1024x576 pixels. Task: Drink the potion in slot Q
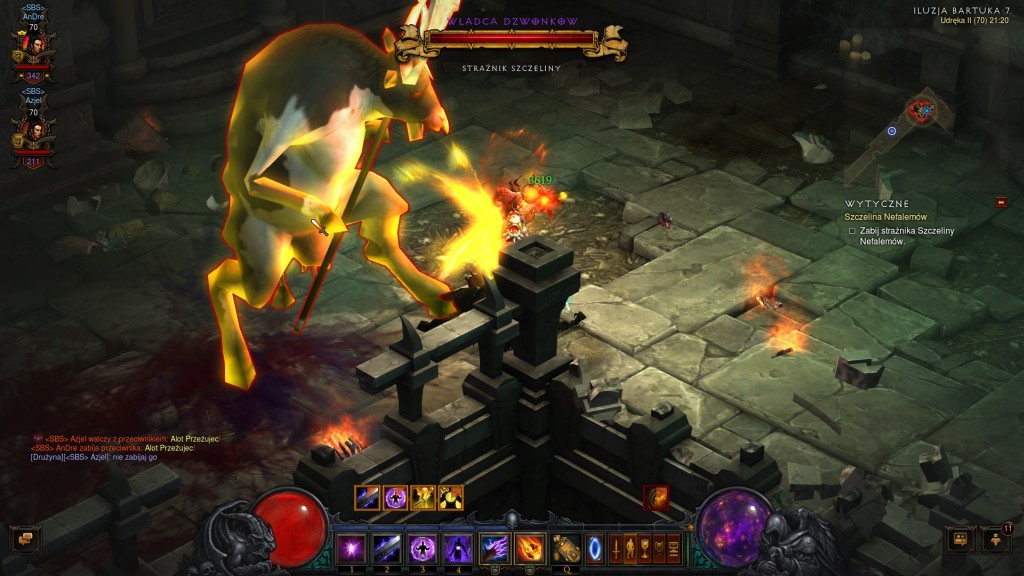pos(566,547)
